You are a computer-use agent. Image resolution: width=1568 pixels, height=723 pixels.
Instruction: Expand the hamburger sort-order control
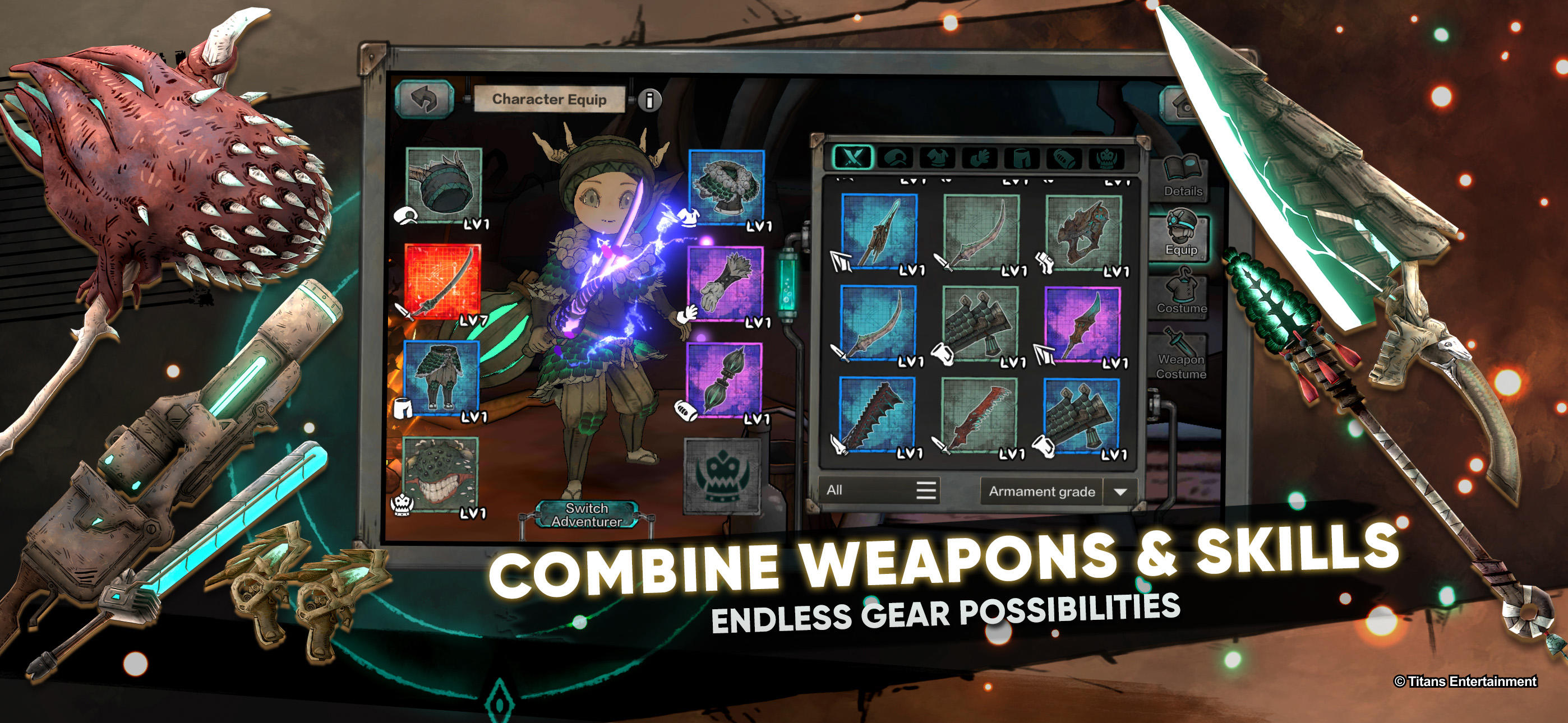click(x=928, y=492)
